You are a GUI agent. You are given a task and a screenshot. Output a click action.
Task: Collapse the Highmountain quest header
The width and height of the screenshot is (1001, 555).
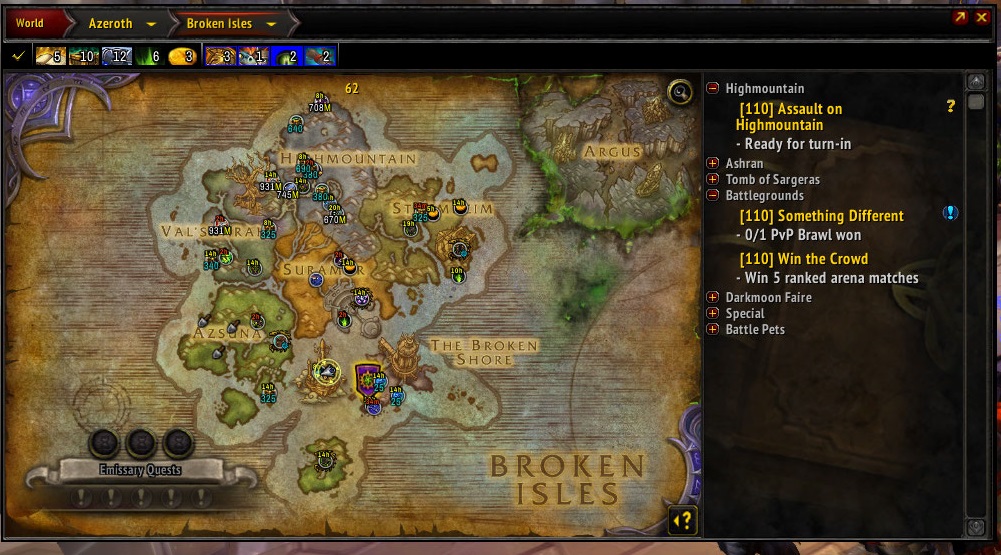[x=712, y=88]
